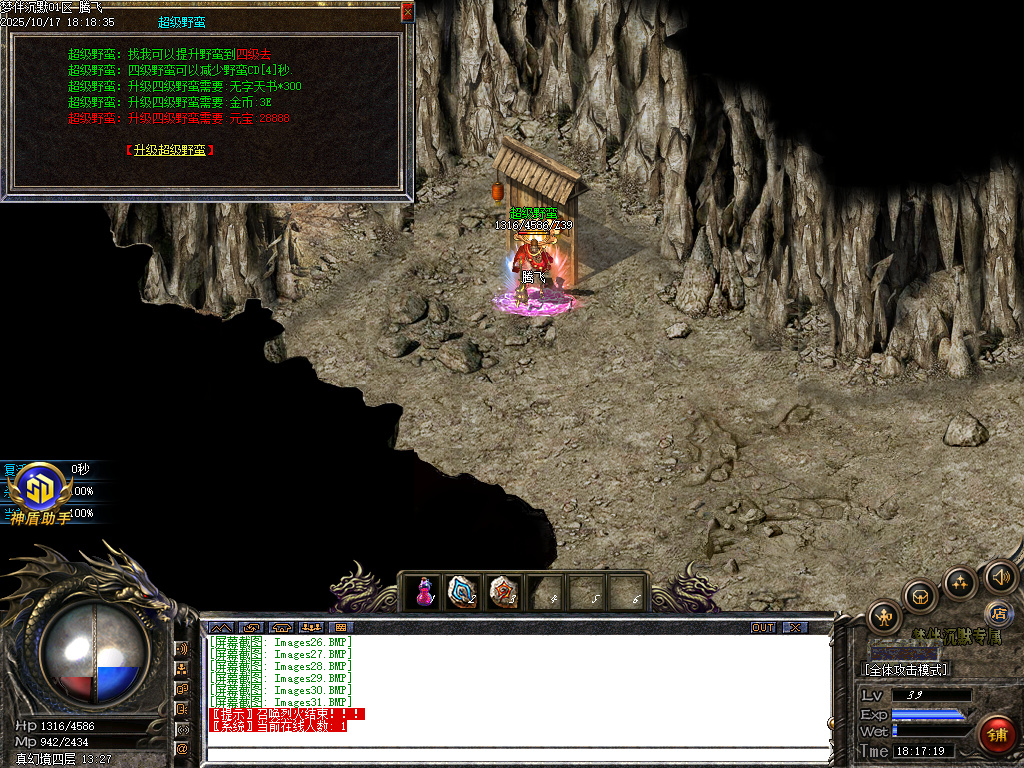Click the 升级超级野蛮 upgrade link
The width and height of the screenshot is (1024, 768).
coord(170,150)
